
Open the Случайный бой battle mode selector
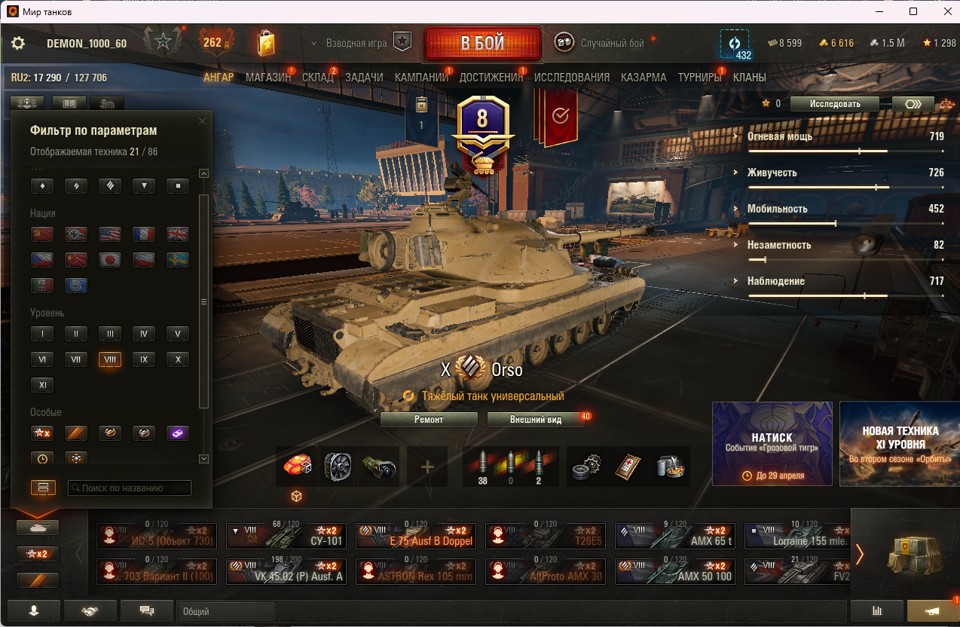point(601,43)
